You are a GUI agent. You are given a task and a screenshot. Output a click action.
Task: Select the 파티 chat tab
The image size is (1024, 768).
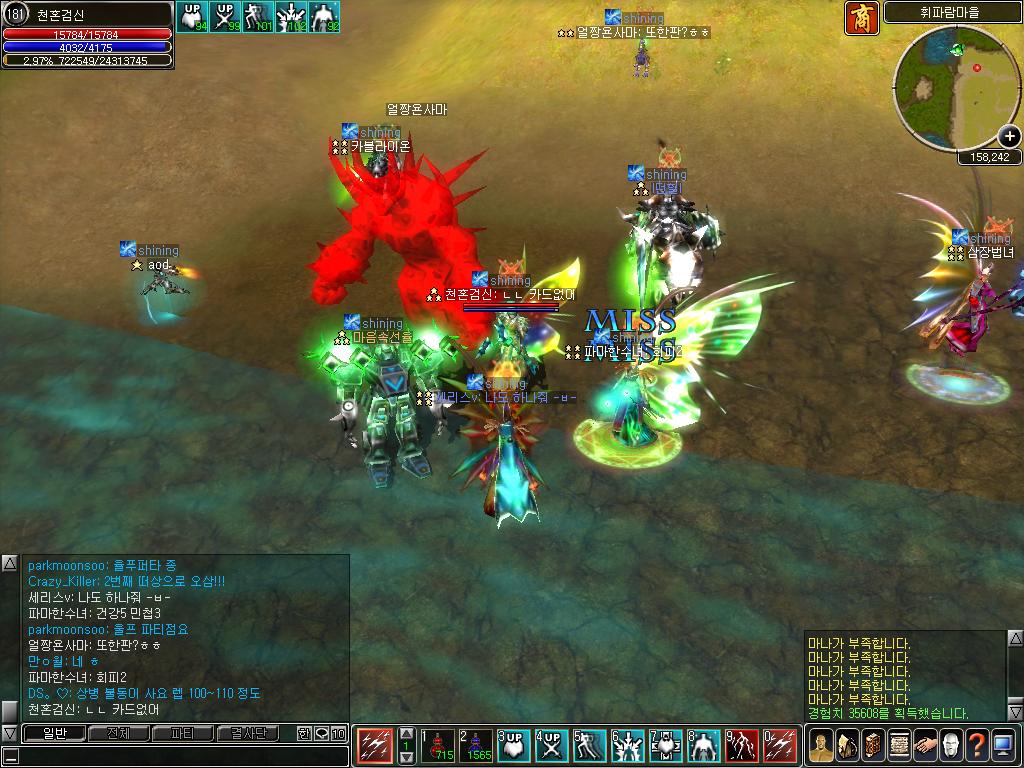[x=183, y=734]
